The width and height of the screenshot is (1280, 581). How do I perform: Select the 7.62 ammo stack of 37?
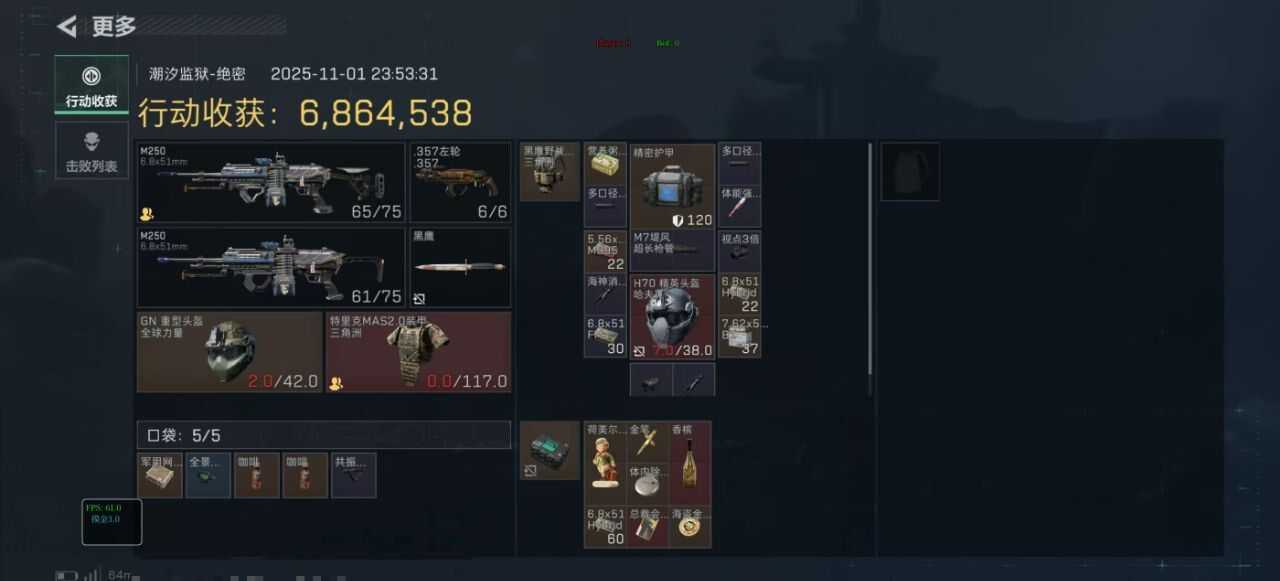tap(740, 337)
